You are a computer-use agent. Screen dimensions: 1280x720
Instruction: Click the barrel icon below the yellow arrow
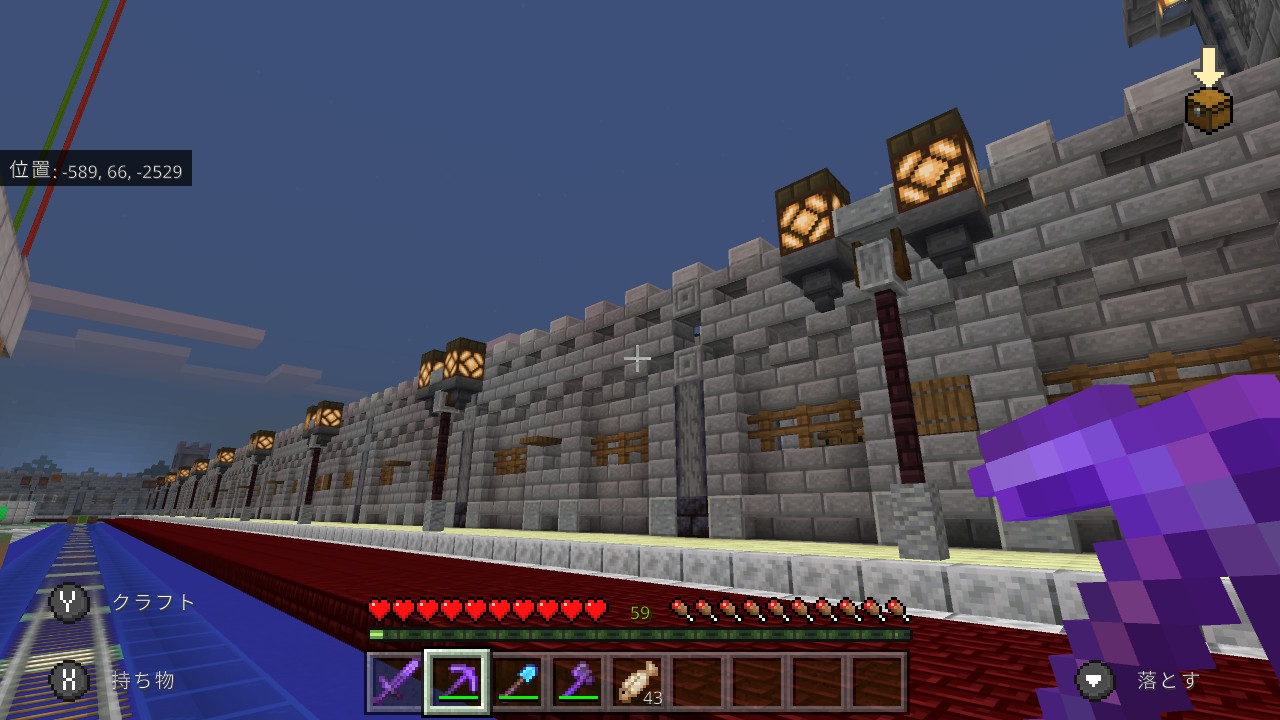pyautogui.click(x=1209, y=112)
